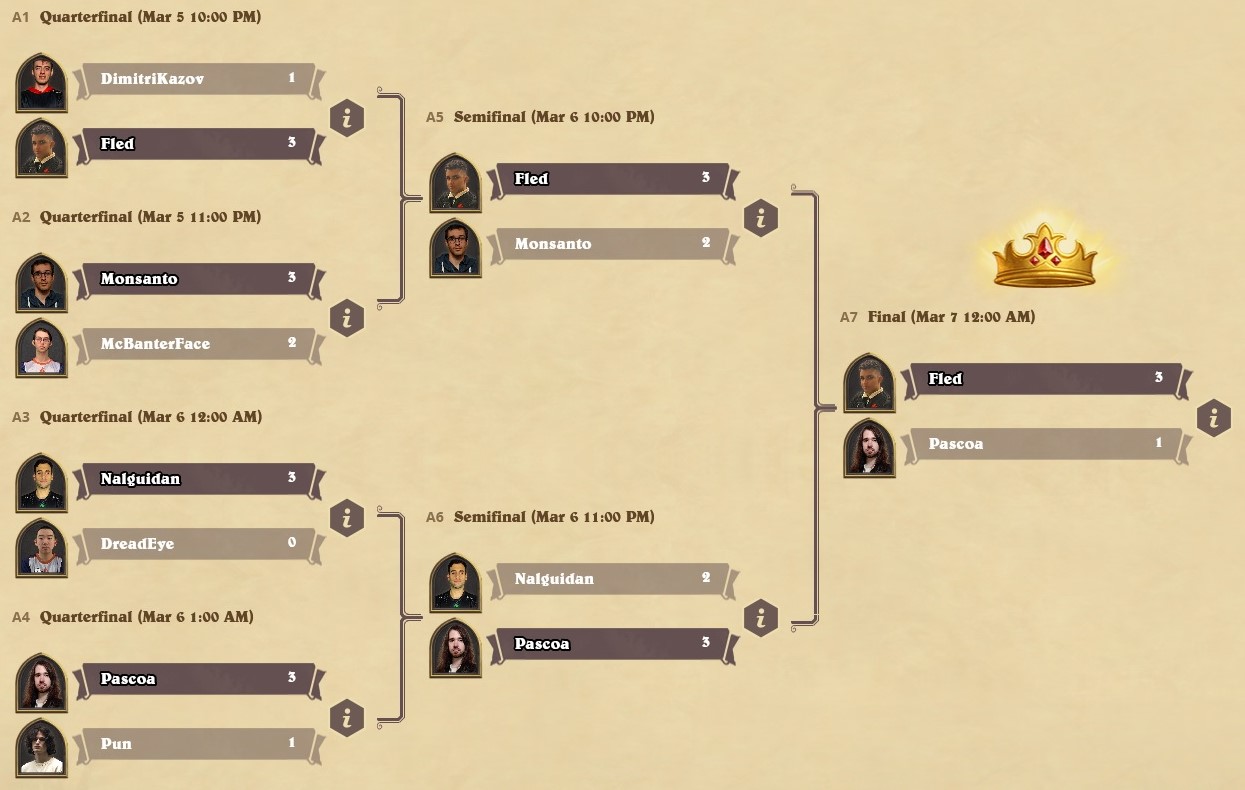Choose Pascoa's banner in the A7 final
This screenshot has width=1245, height=790.
[x=1045, y=444]
